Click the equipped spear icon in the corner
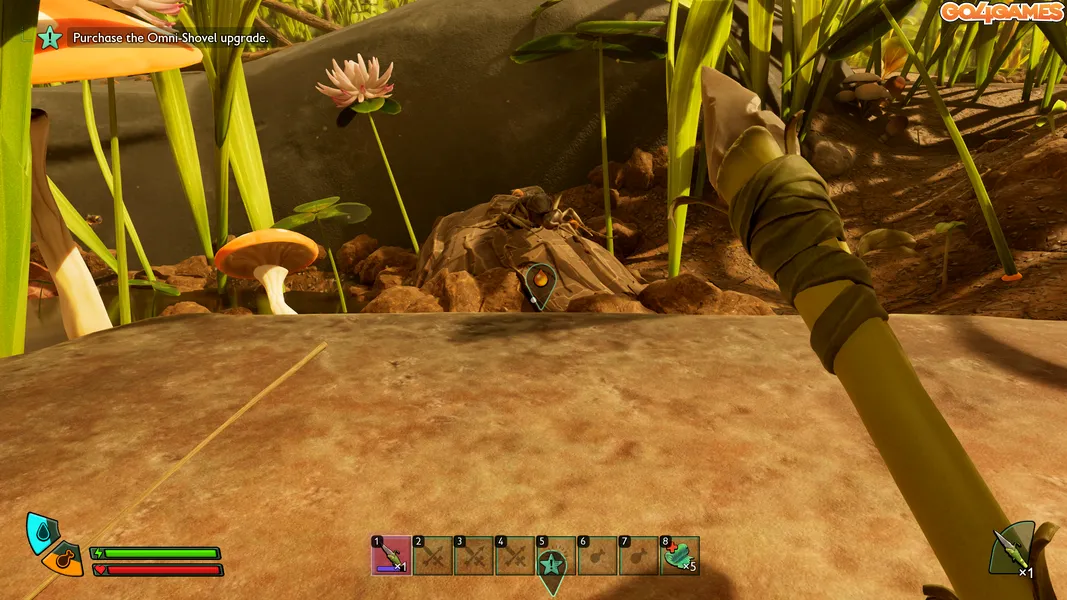1067x600 pixels. 1012,550
